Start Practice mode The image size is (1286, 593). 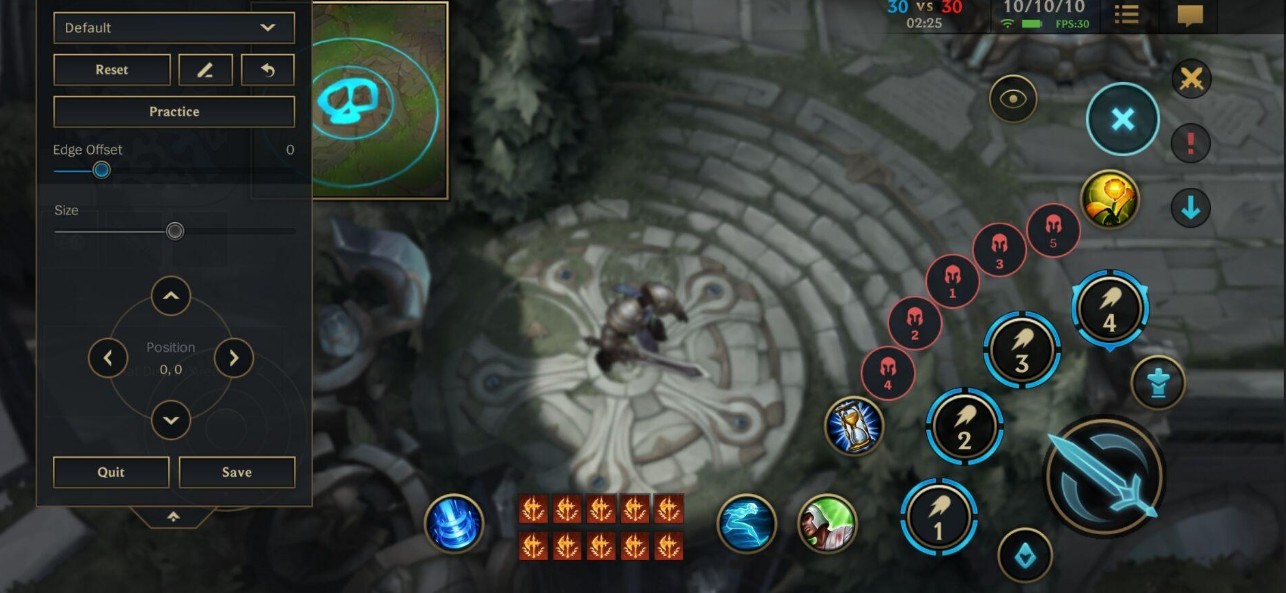tap(174, 112)
